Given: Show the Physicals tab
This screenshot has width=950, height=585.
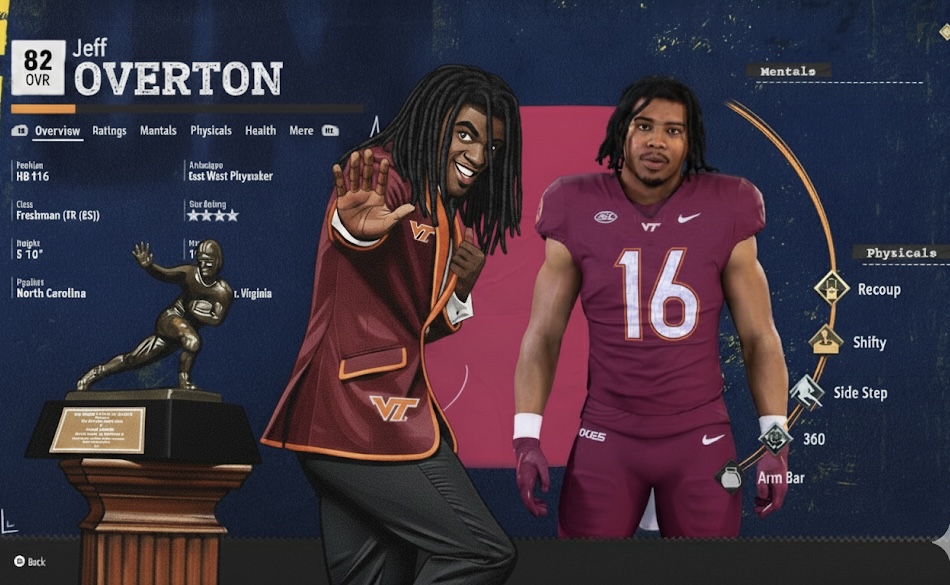Looking at the screenshot, I should 211,131.
